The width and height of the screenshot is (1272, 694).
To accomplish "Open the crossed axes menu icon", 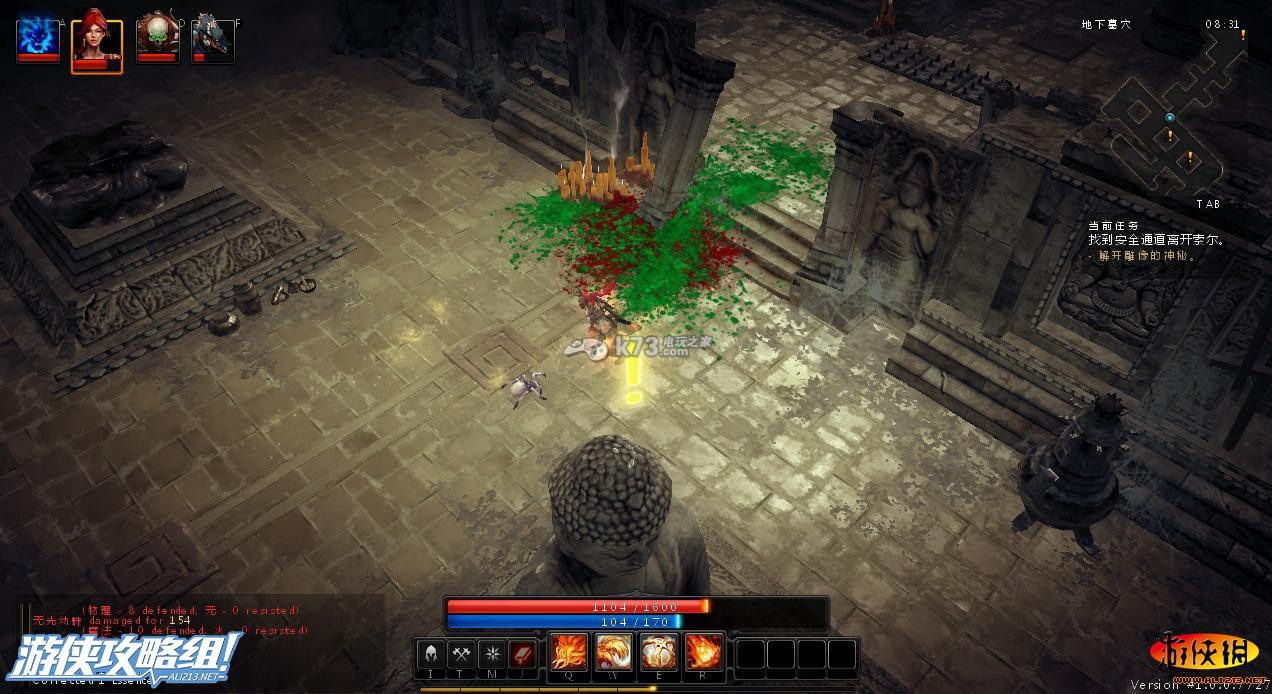I will (462, 655).
